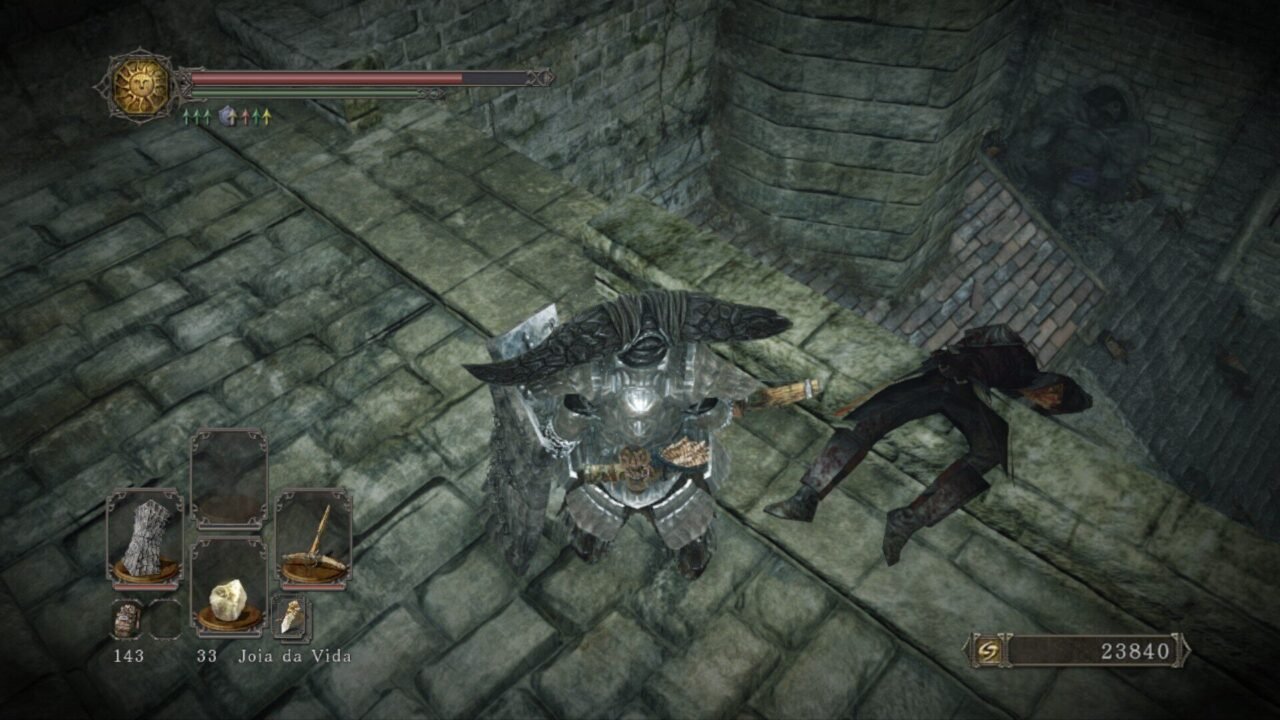Select the small white shard next-item slot
Viewport: 1280px width, 720px height.
291,618
